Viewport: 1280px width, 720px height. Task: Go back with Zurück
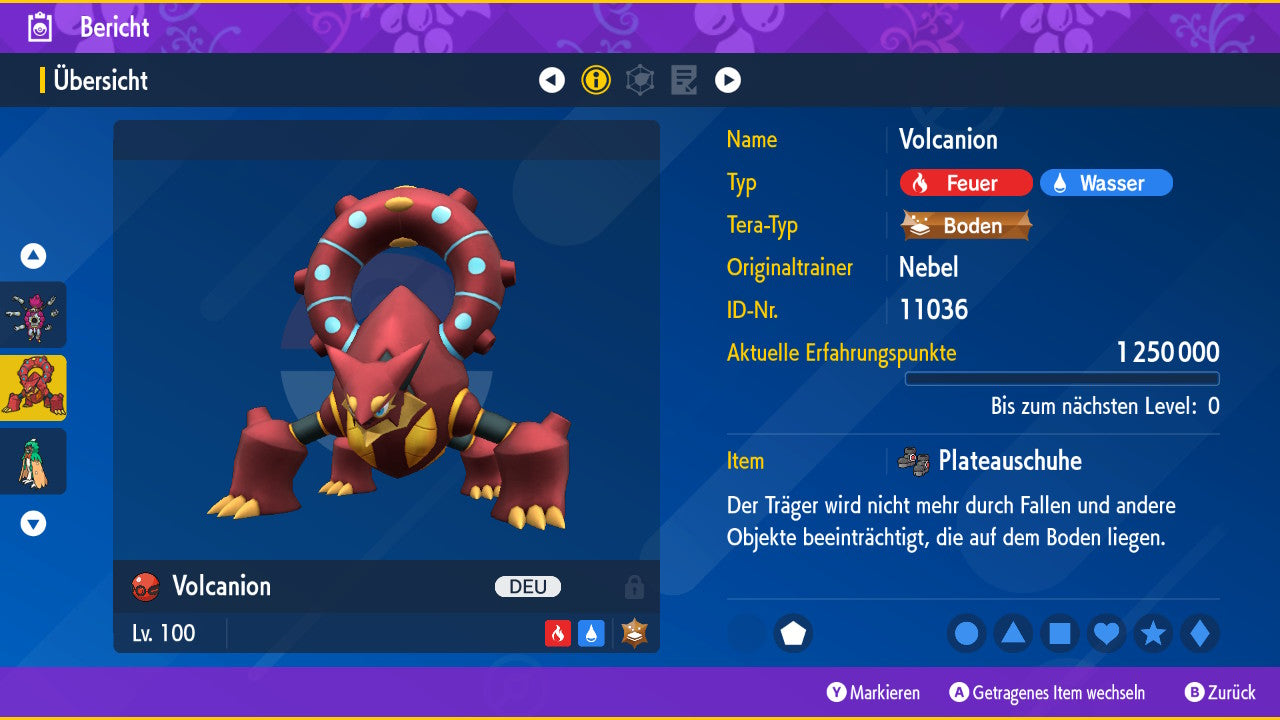point(1220,692)
